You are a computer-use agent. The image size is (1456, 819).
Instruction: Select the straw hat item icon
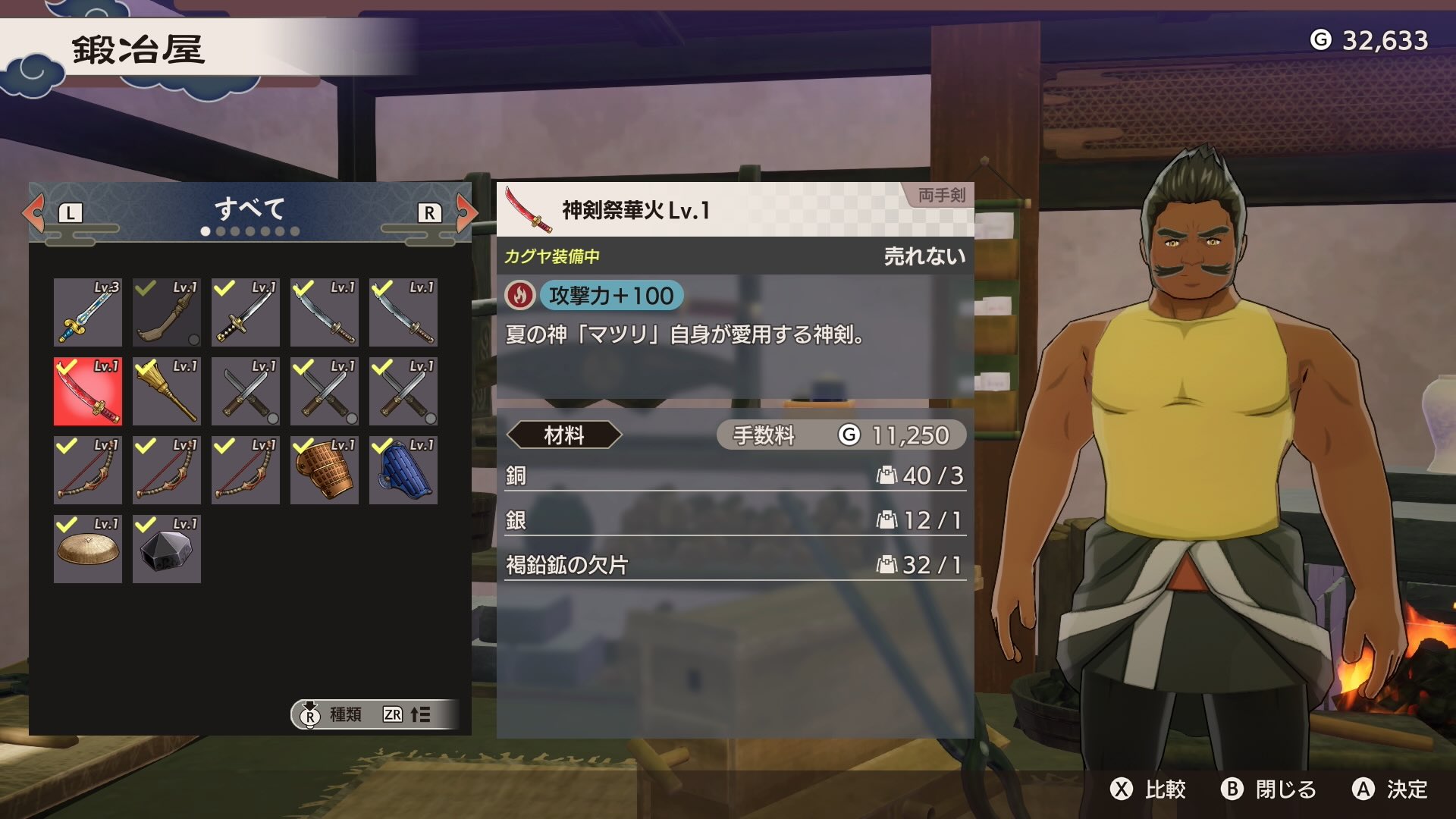click(87, 548)
